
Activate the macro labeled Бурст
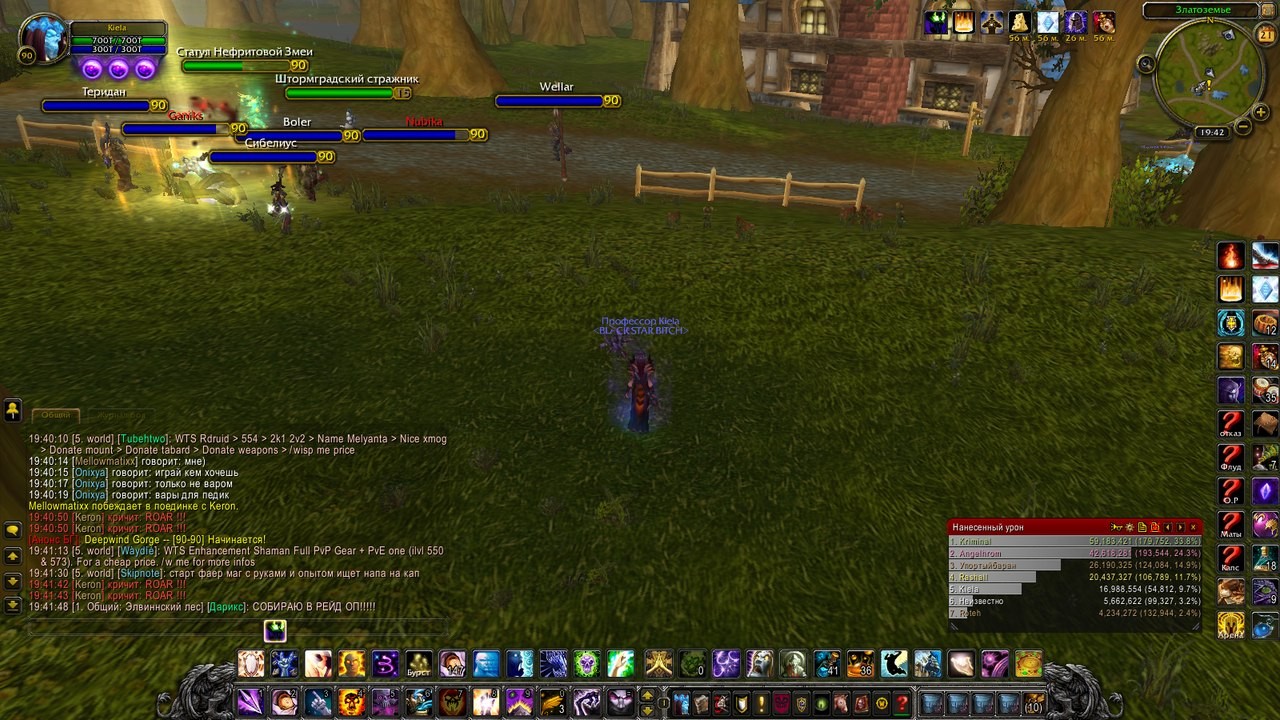[418, 664]
